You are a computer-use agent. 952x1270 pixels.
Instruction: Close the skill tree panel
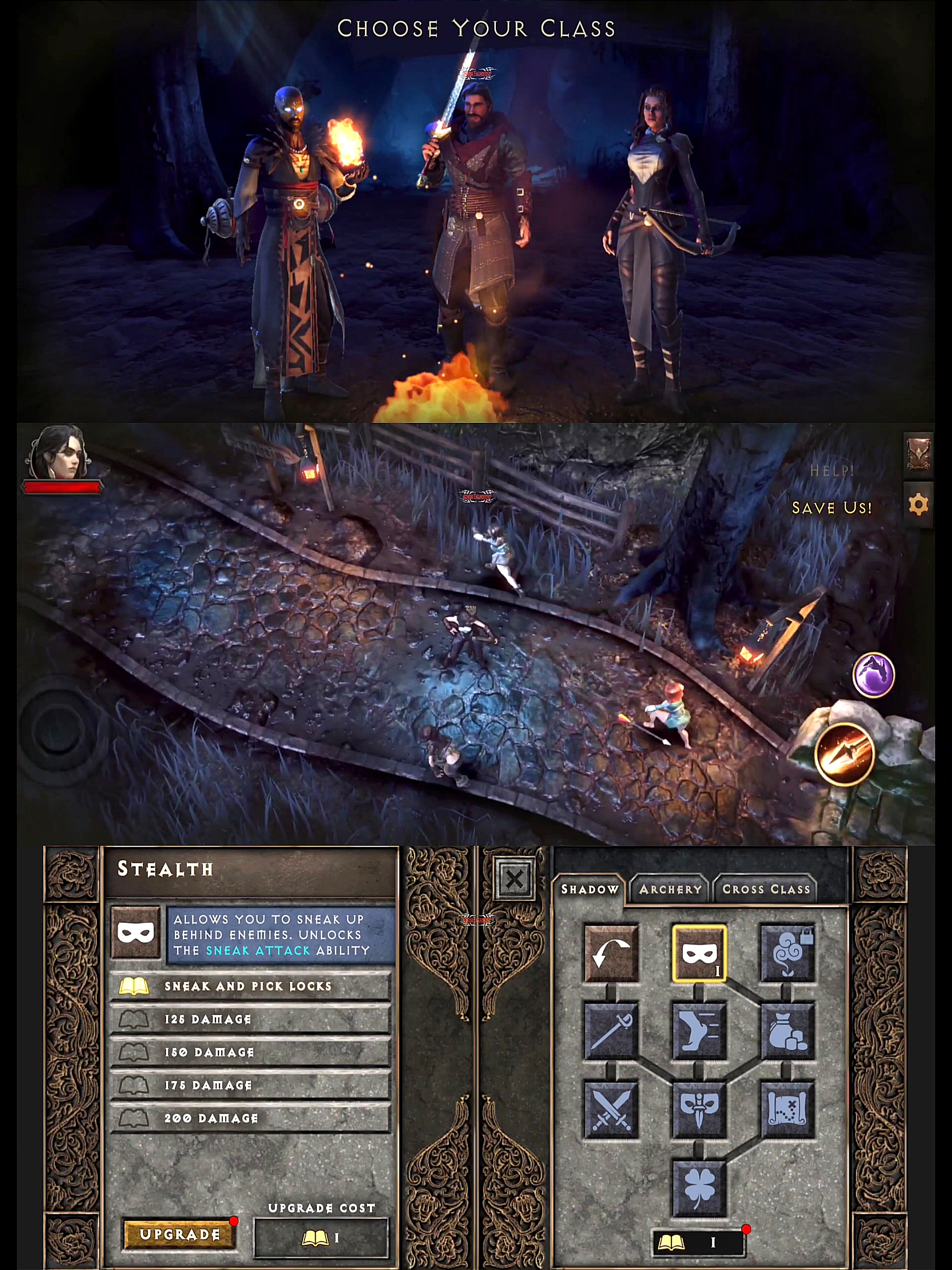pos(515,879)
